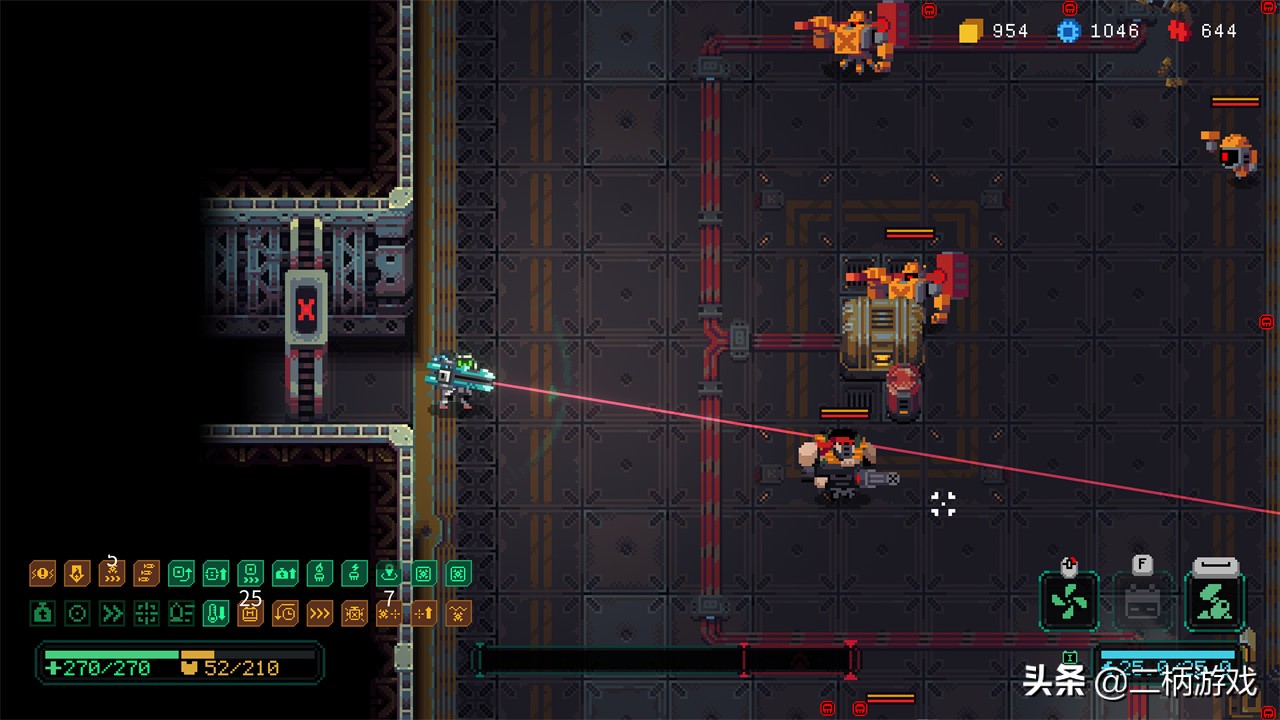Click the dark green double-chevron perk
The image size is (1280, 720).
click(112, 613)
